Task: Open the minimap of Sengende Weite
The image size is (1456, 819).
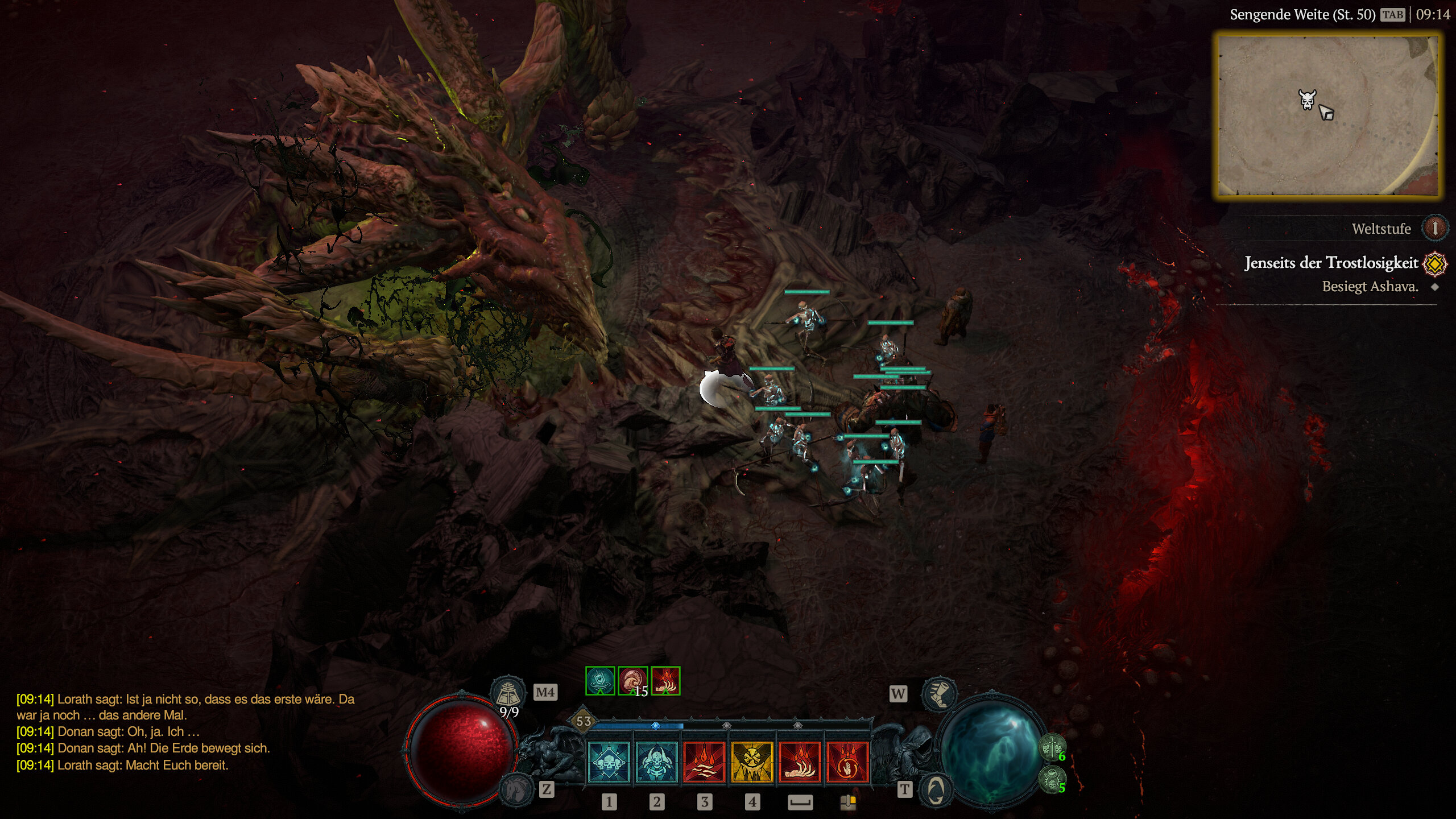Action: [1328, 115]
